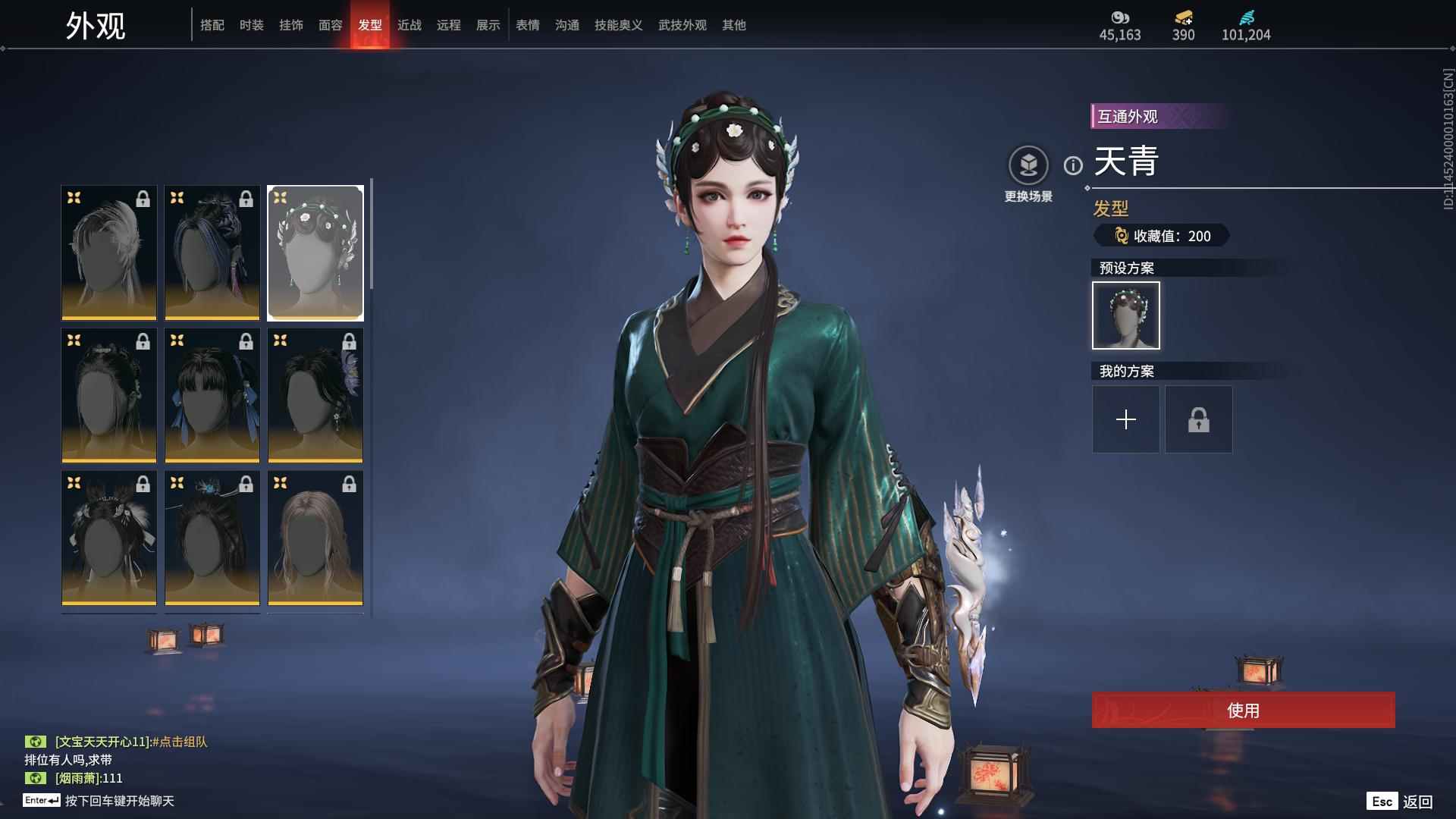Viewport: 1456px width, 819px height.
Task: Select the currently equipped 天青 hairstyle thumbnail
Action: (315, 252)
